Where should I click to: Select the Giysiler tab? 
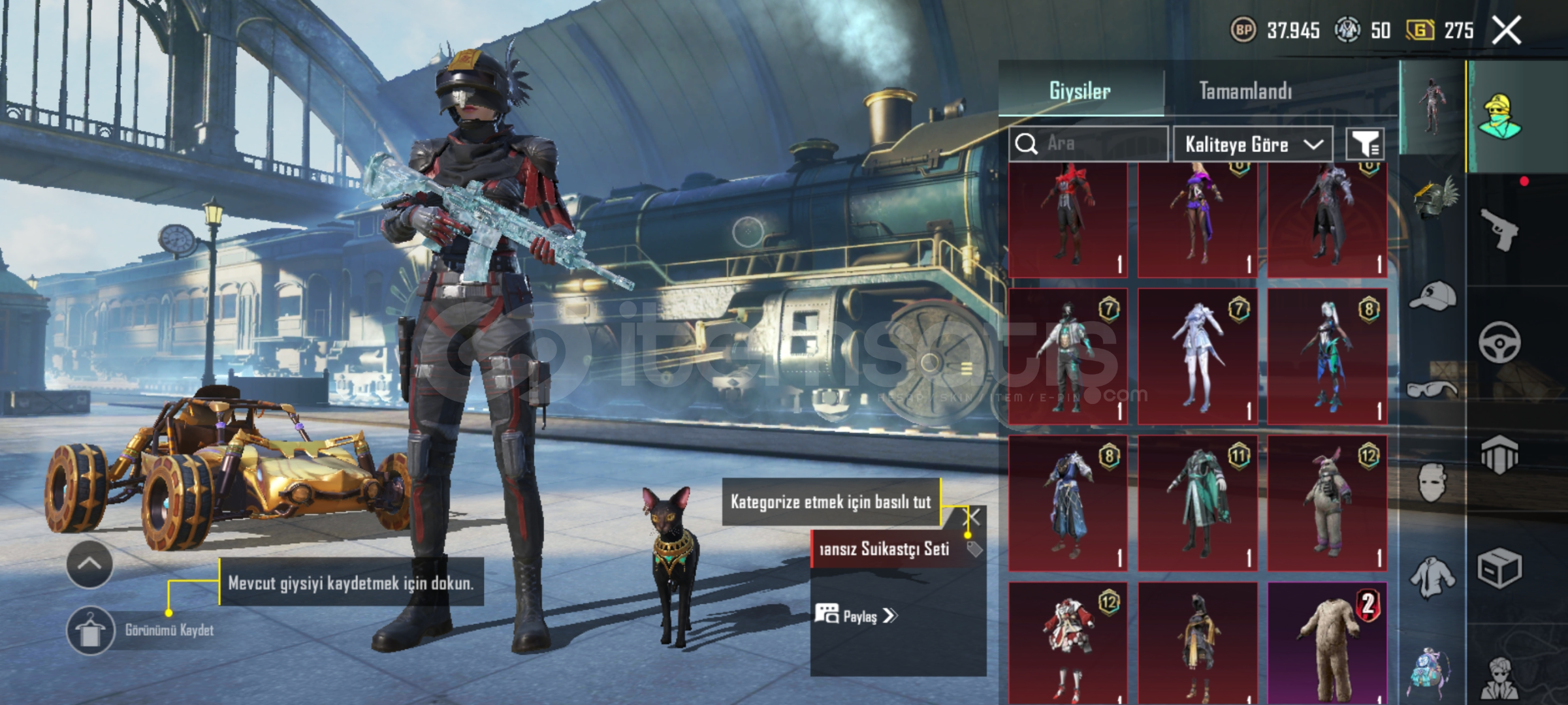(x=1080, y=91)
